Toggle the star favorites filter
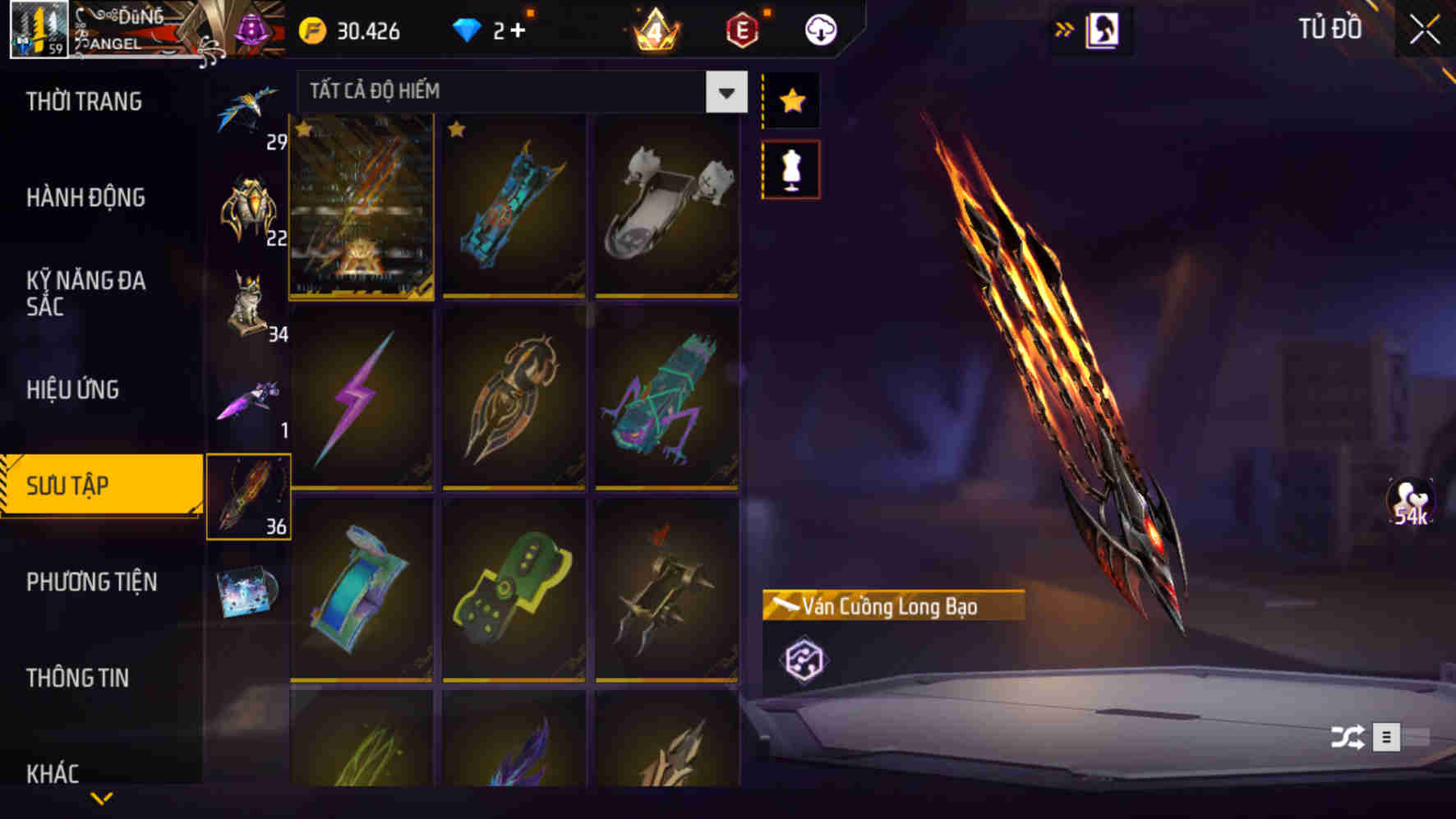1456x819 pixels. (790, 100)
